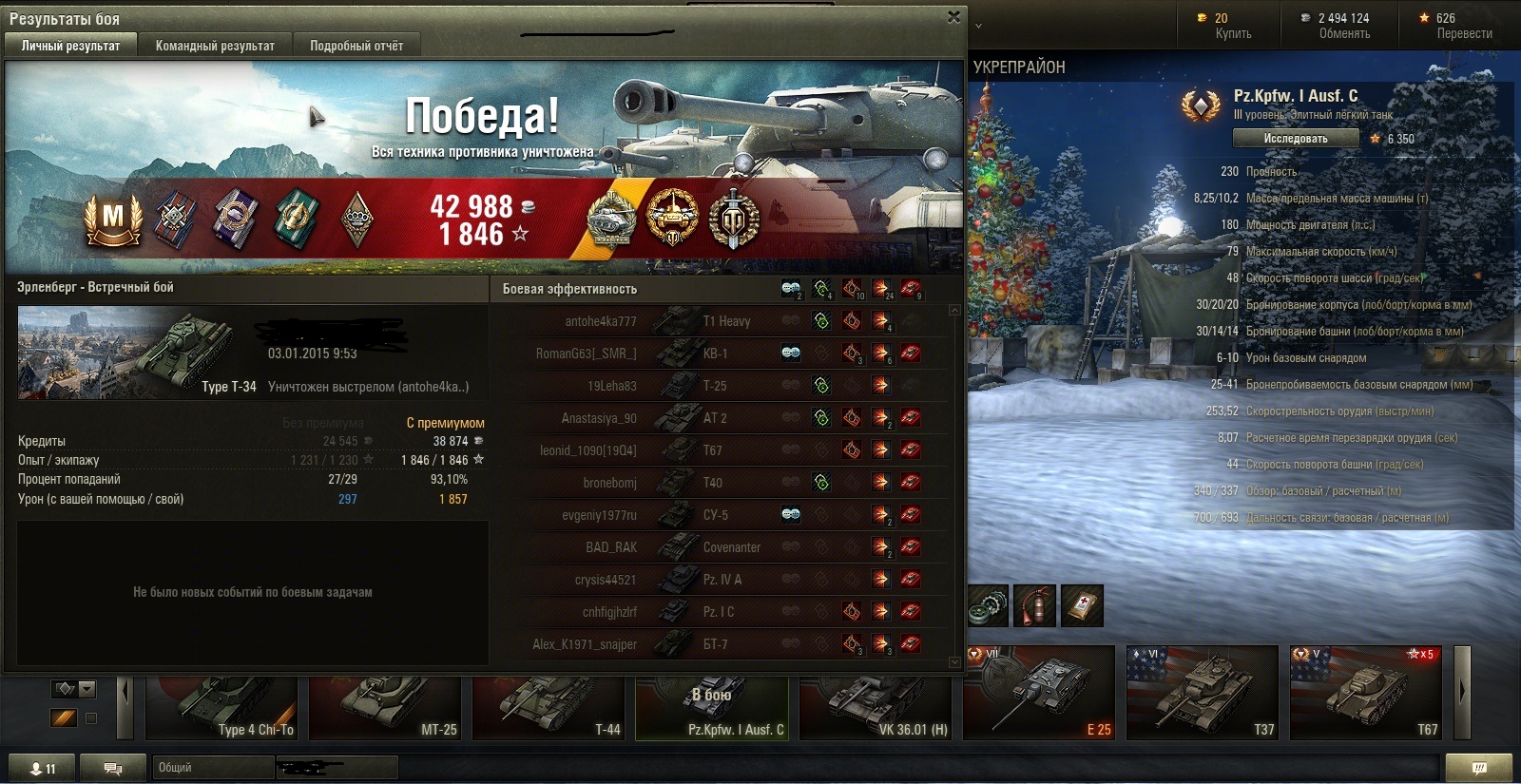Select antohe4ka777 row in efficiency list

pyautogui.click(x=601, y=321)
